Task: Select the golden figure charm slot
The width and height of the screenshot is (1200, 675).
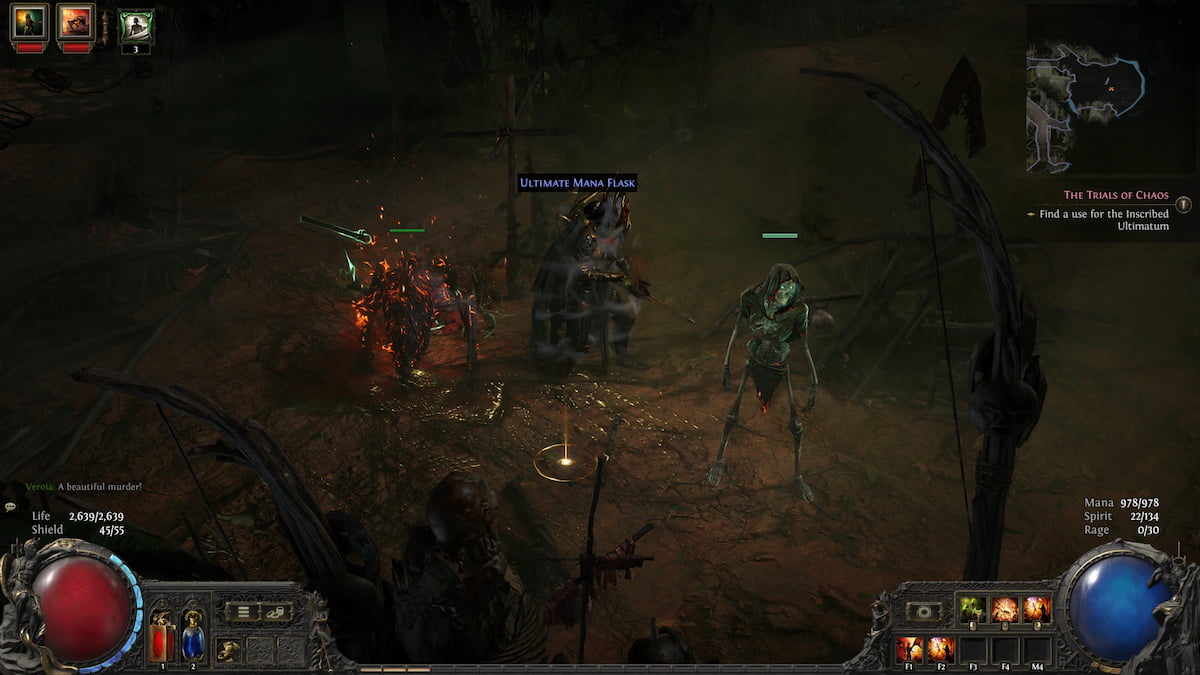Action: [228, 650]
